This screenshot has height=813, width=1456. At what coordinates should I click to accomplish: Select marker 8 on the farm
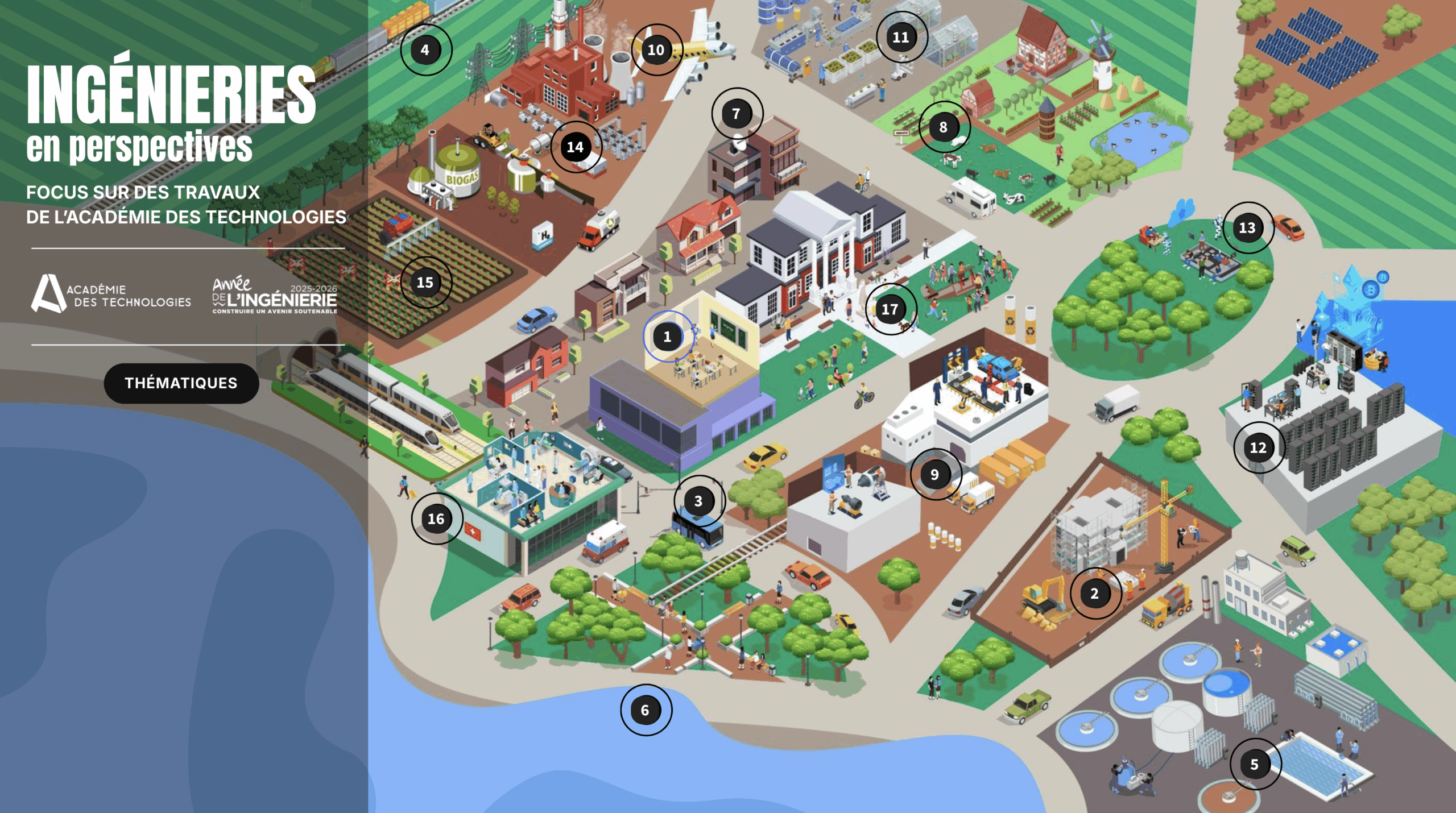pos(944,127)
